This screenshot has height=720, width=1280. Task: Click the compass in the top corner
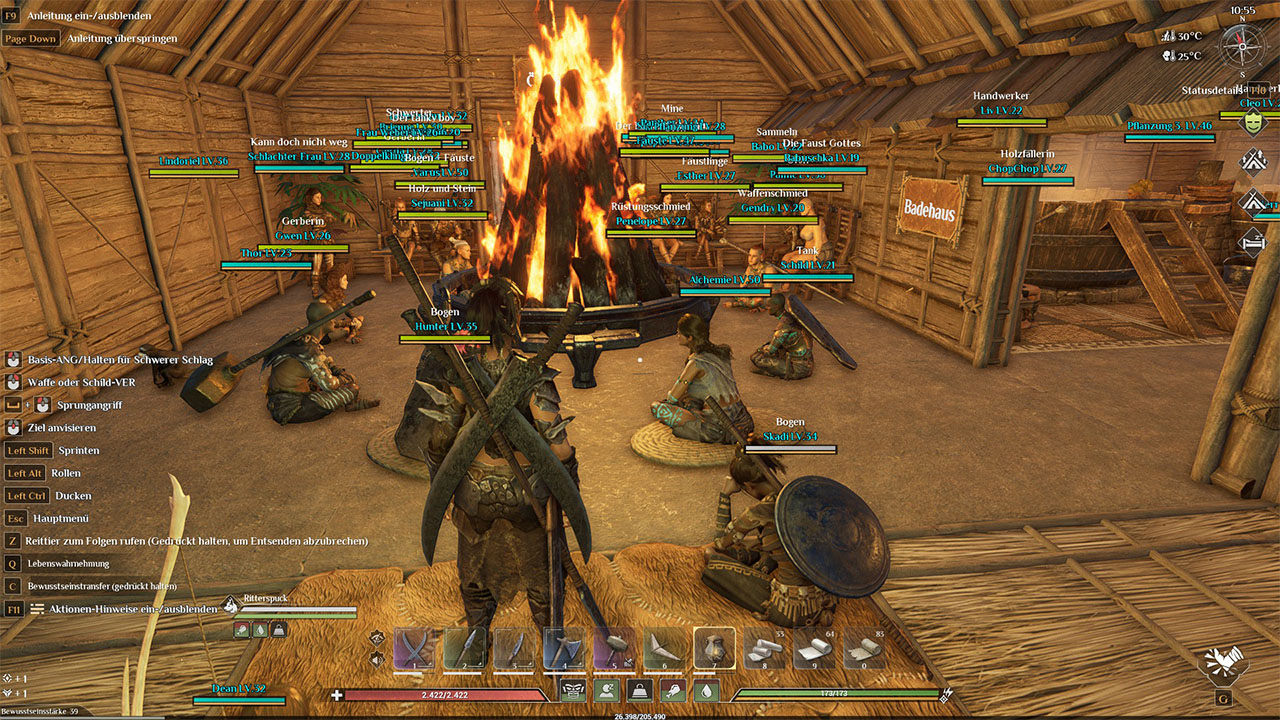1242,46
